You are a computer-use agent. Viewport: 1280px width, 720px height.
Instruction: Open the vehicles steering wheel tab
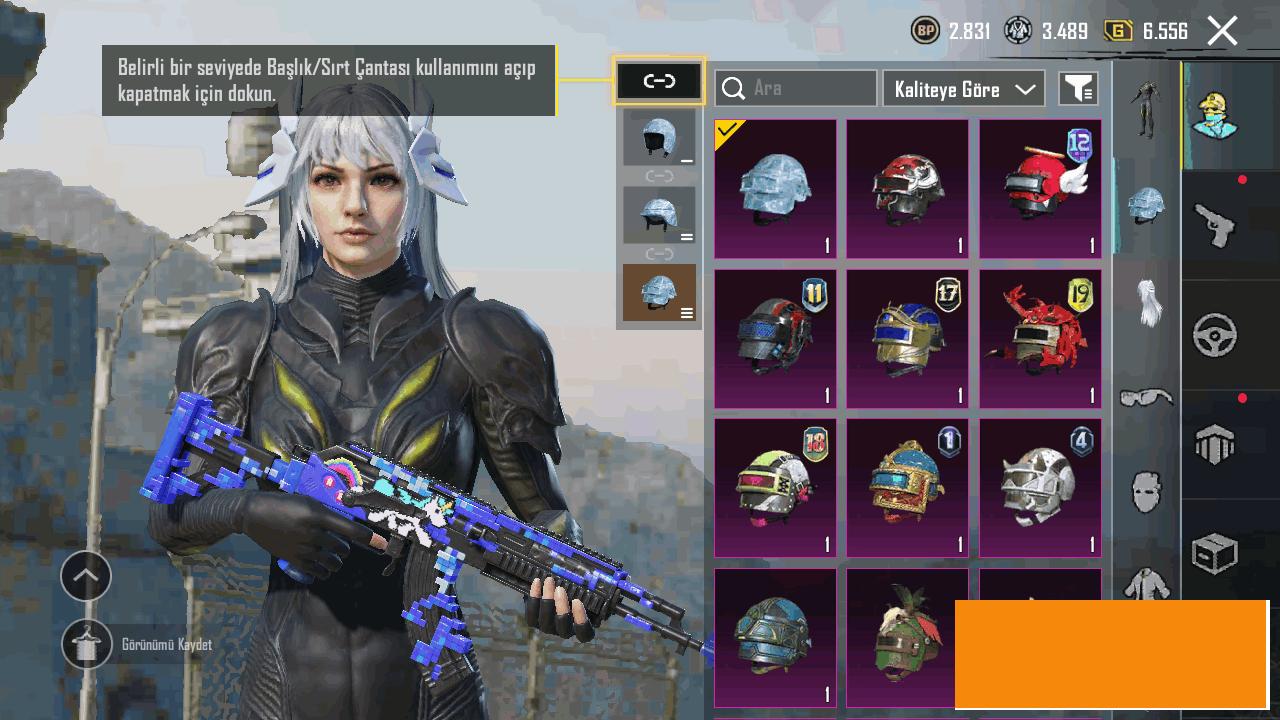point(1216,335)
